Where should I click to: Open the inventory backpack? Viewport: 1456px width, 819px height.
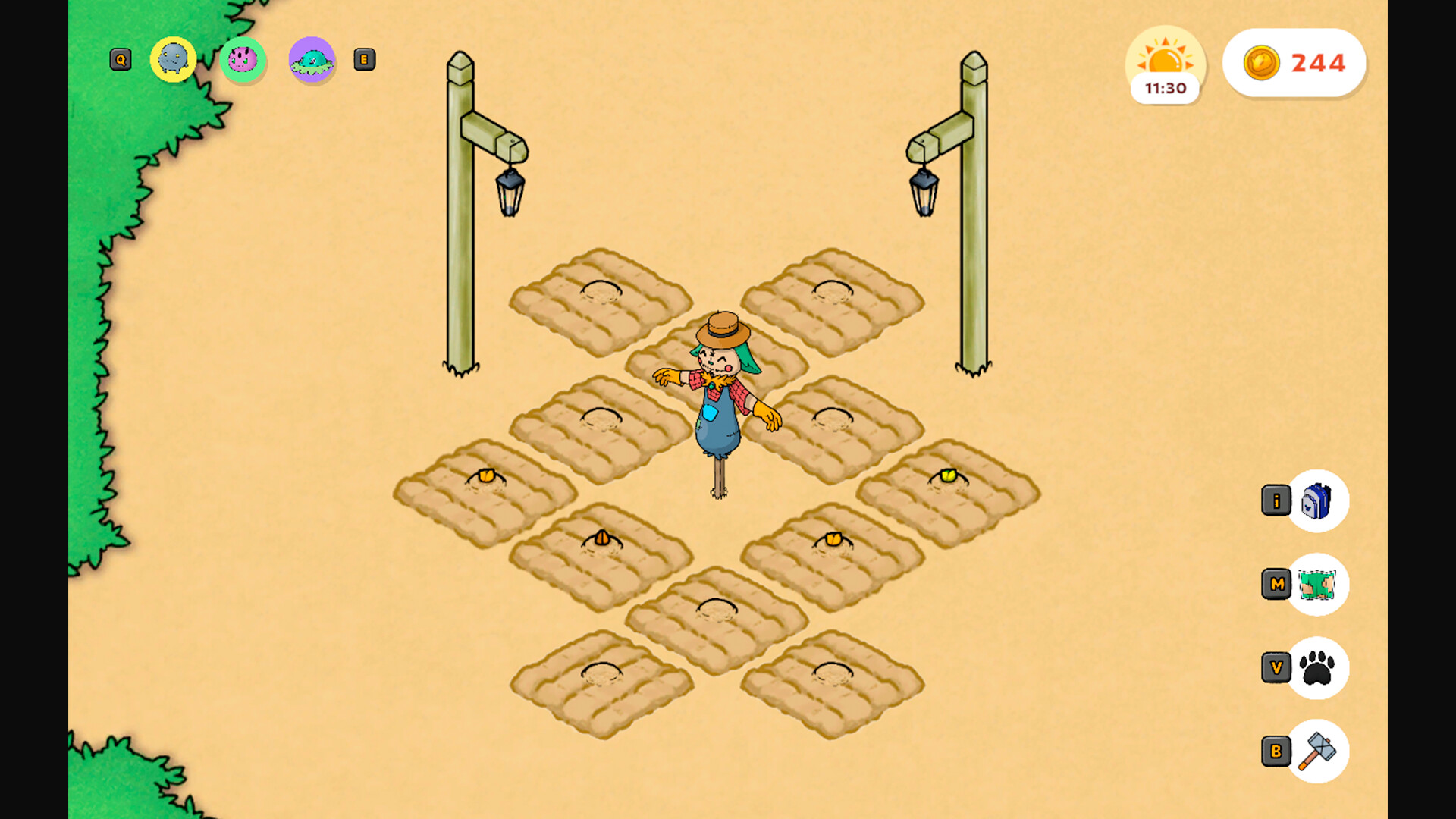click(x=1317, y=502)
